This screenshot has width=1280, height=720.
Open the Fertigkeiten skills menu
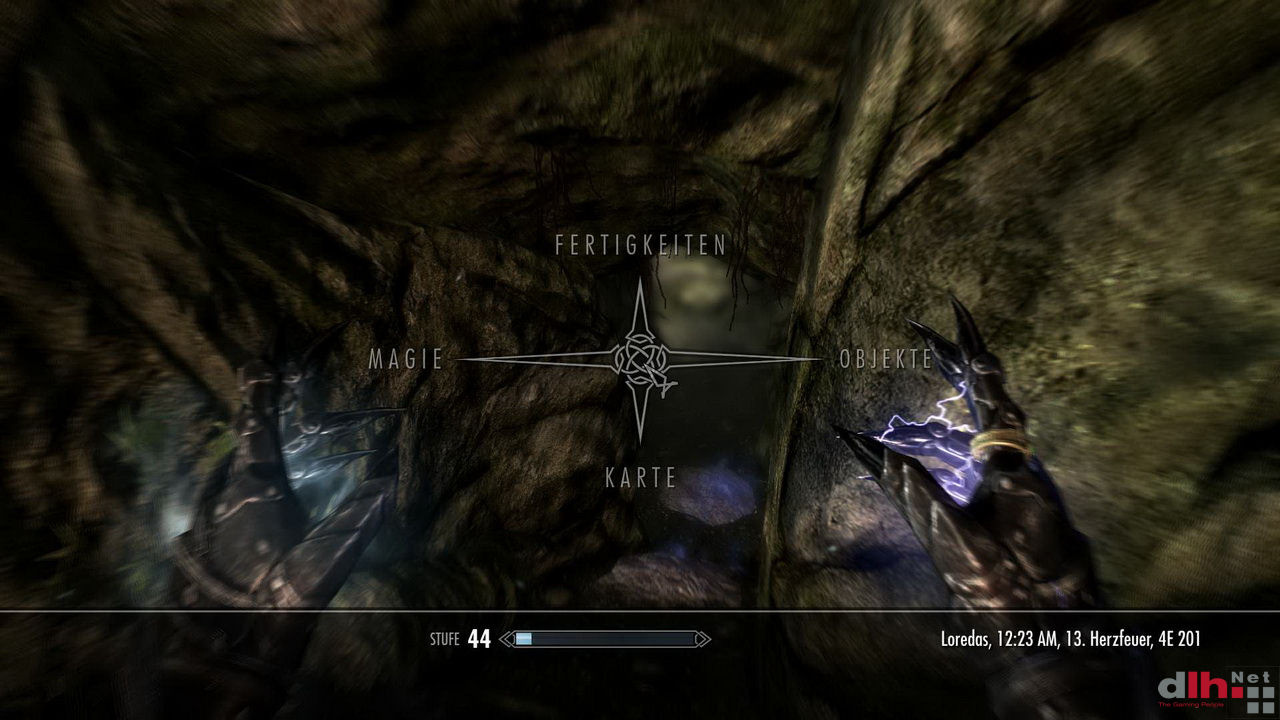(x=640, y=245)
